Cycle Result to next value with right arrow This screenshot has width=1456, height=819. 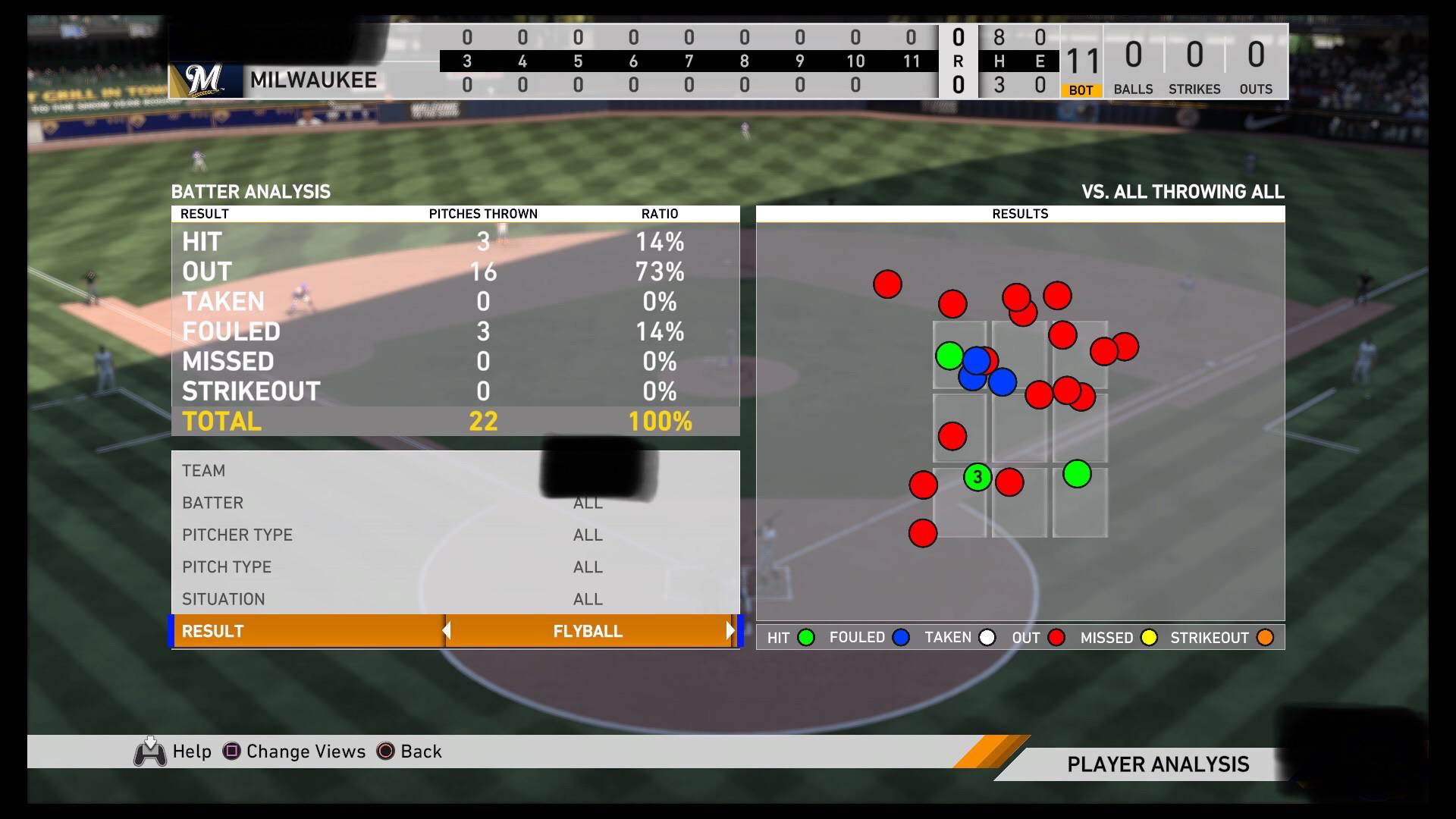click(730, 631)
